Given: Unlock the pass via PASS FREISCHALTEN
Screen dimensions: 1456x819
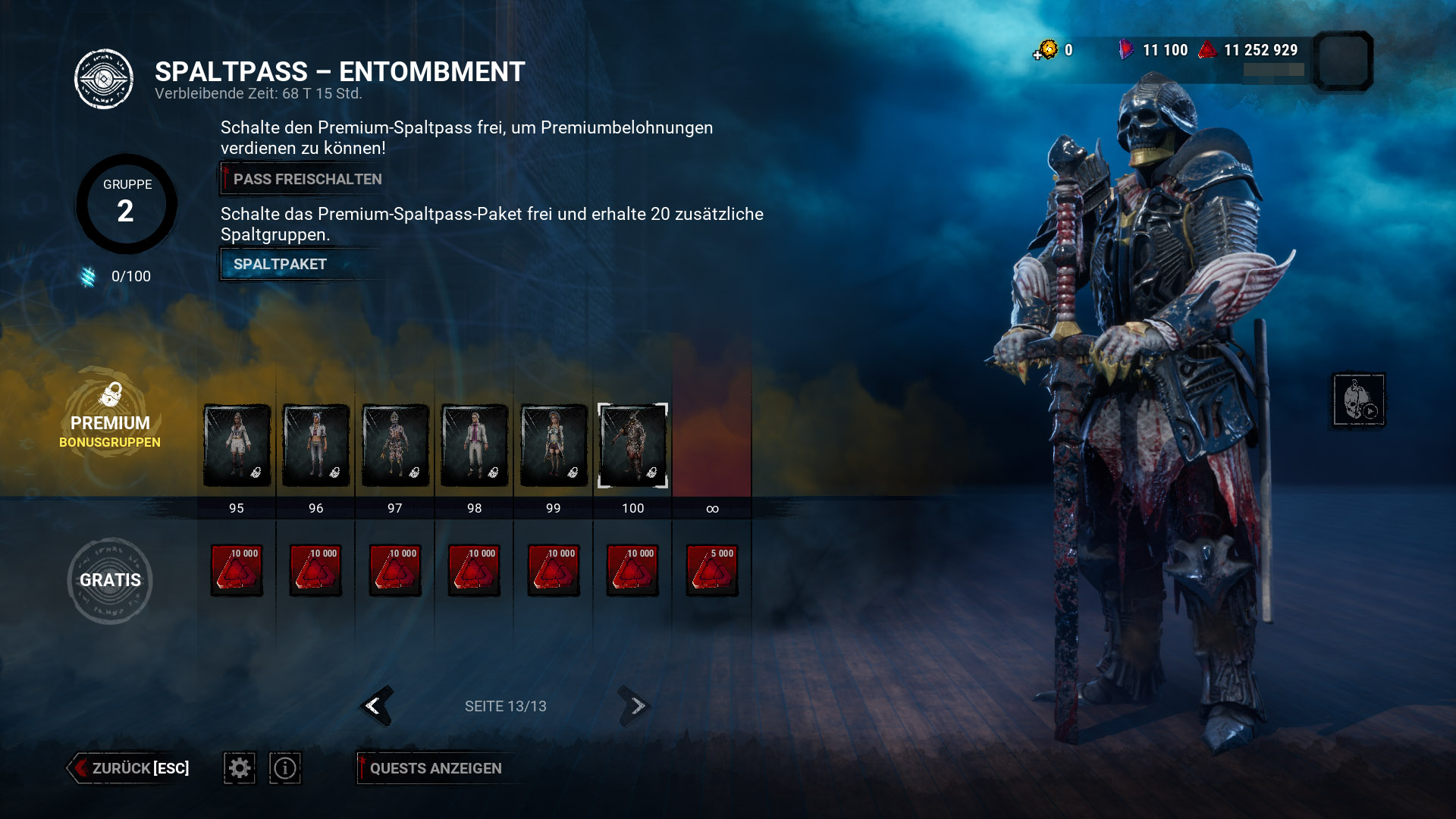Looking at the screenshot, I should click(x=302, y=179).
